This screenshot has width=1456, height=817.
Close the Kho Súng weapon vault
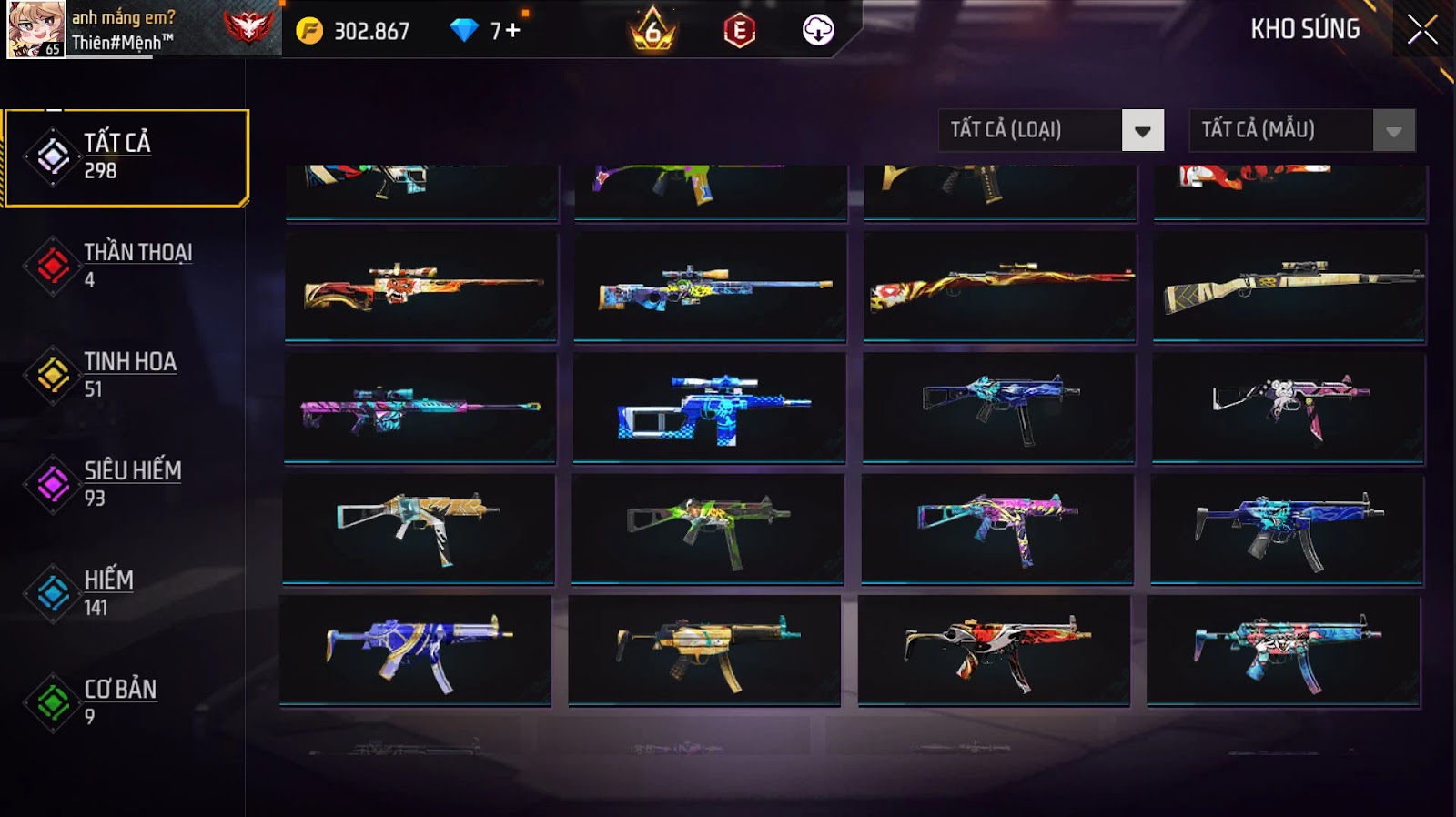(1422, 30)
